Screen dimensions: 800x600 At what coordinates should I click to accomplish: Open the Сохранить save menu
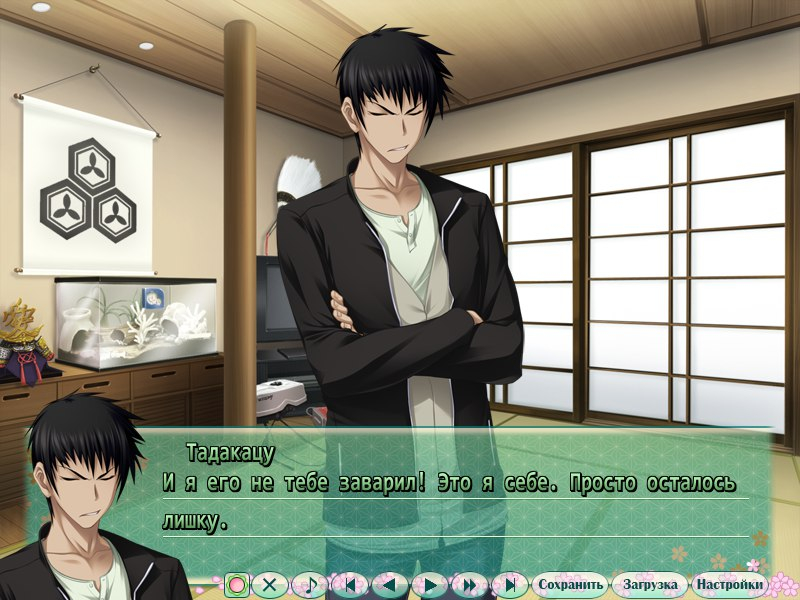point(570,585)
